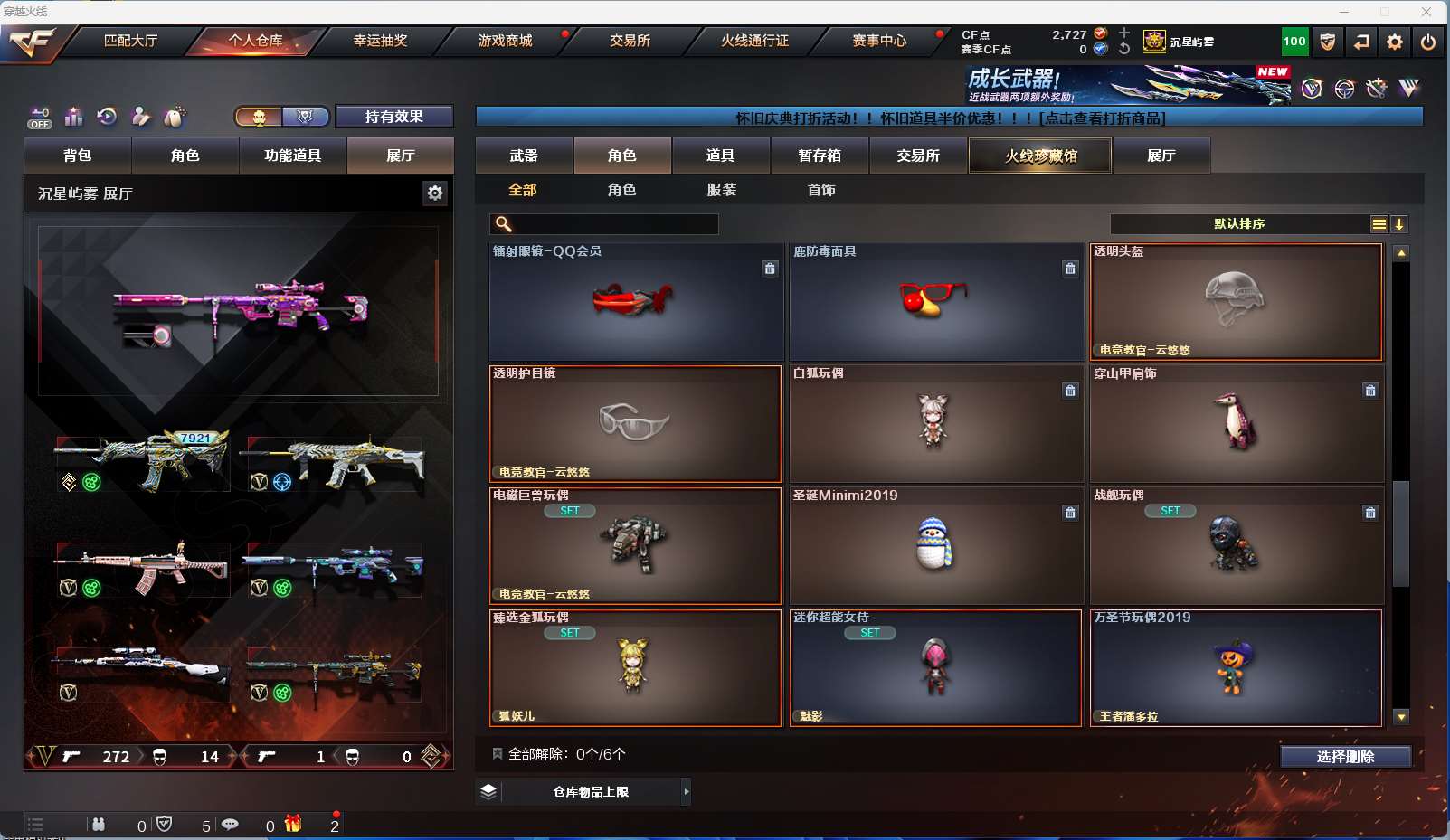Select the 透明头盔 helmet item
Image resolution: width=1450 pixels, height=840 pixels.
coord(1237,302)
